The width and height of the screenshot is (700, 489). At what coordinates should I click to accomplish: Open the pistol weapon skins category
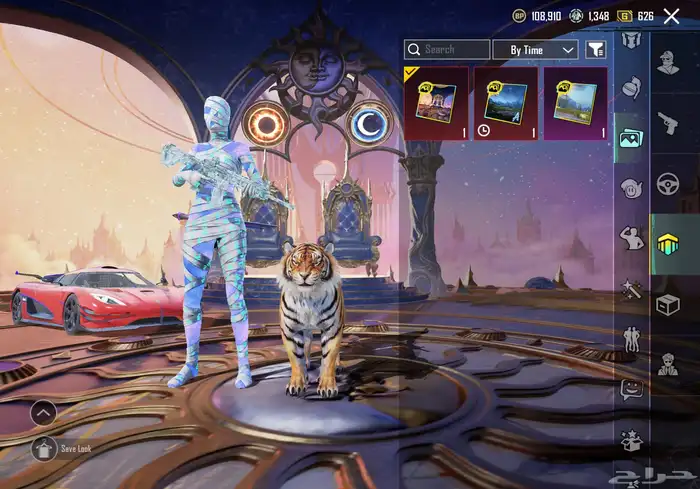click(x=668, y=123)
